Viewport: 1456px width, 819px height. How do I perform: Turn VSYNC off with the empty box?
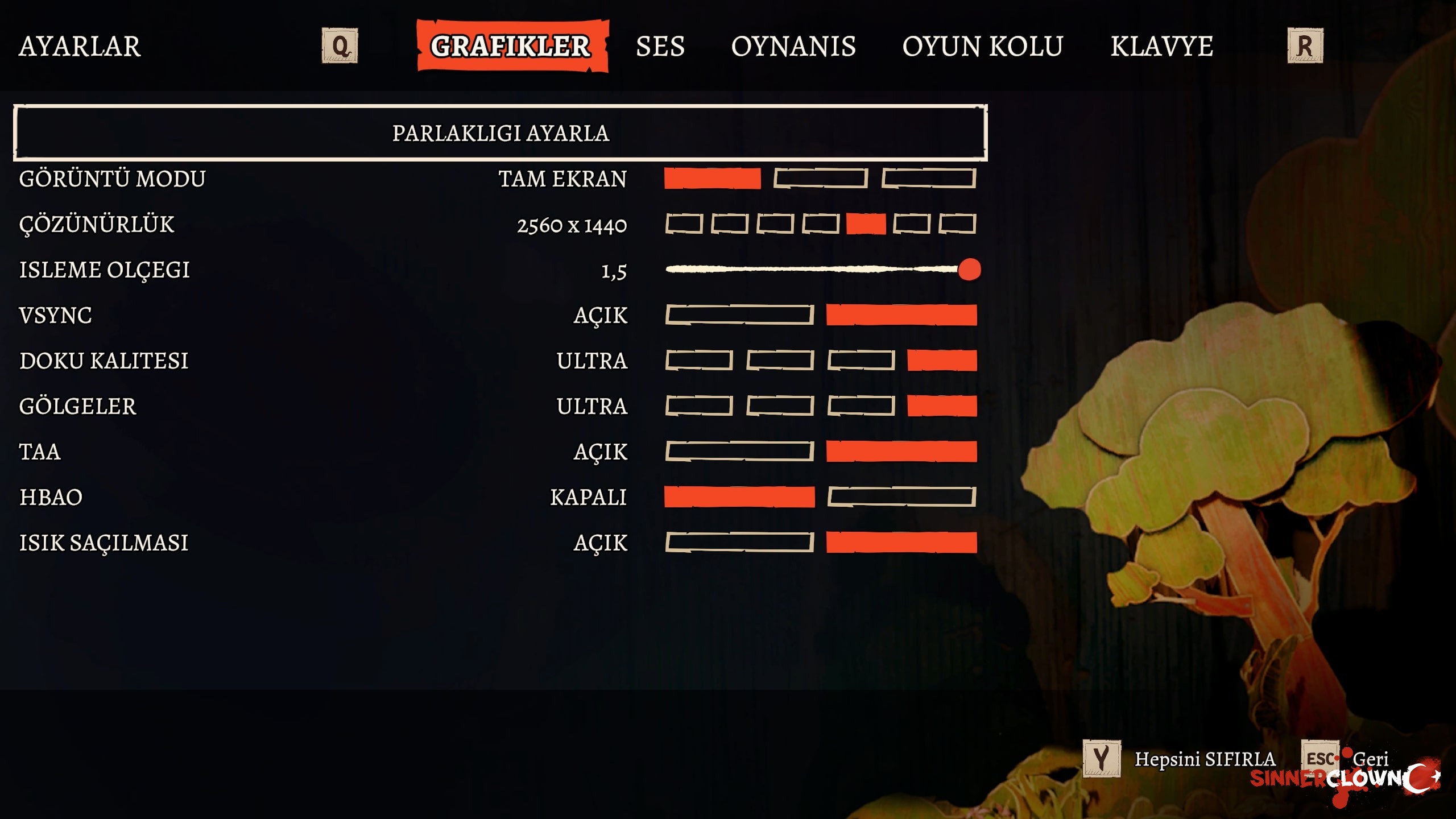pos(739,315)
